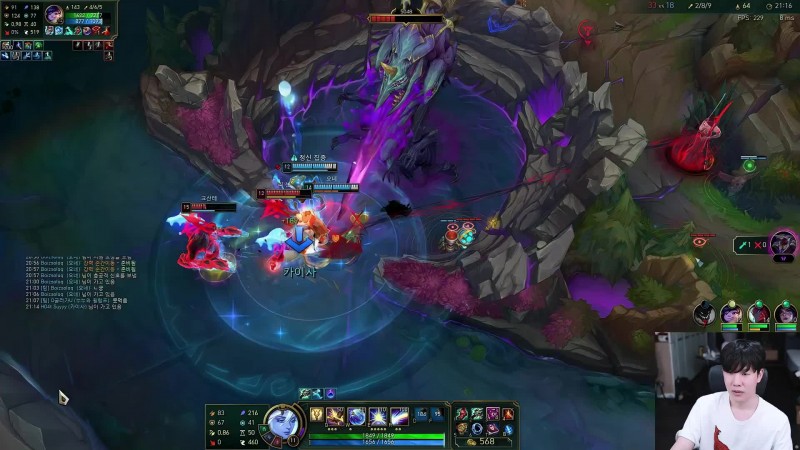Select the purple-haired teammate portrait

(731, 312)
